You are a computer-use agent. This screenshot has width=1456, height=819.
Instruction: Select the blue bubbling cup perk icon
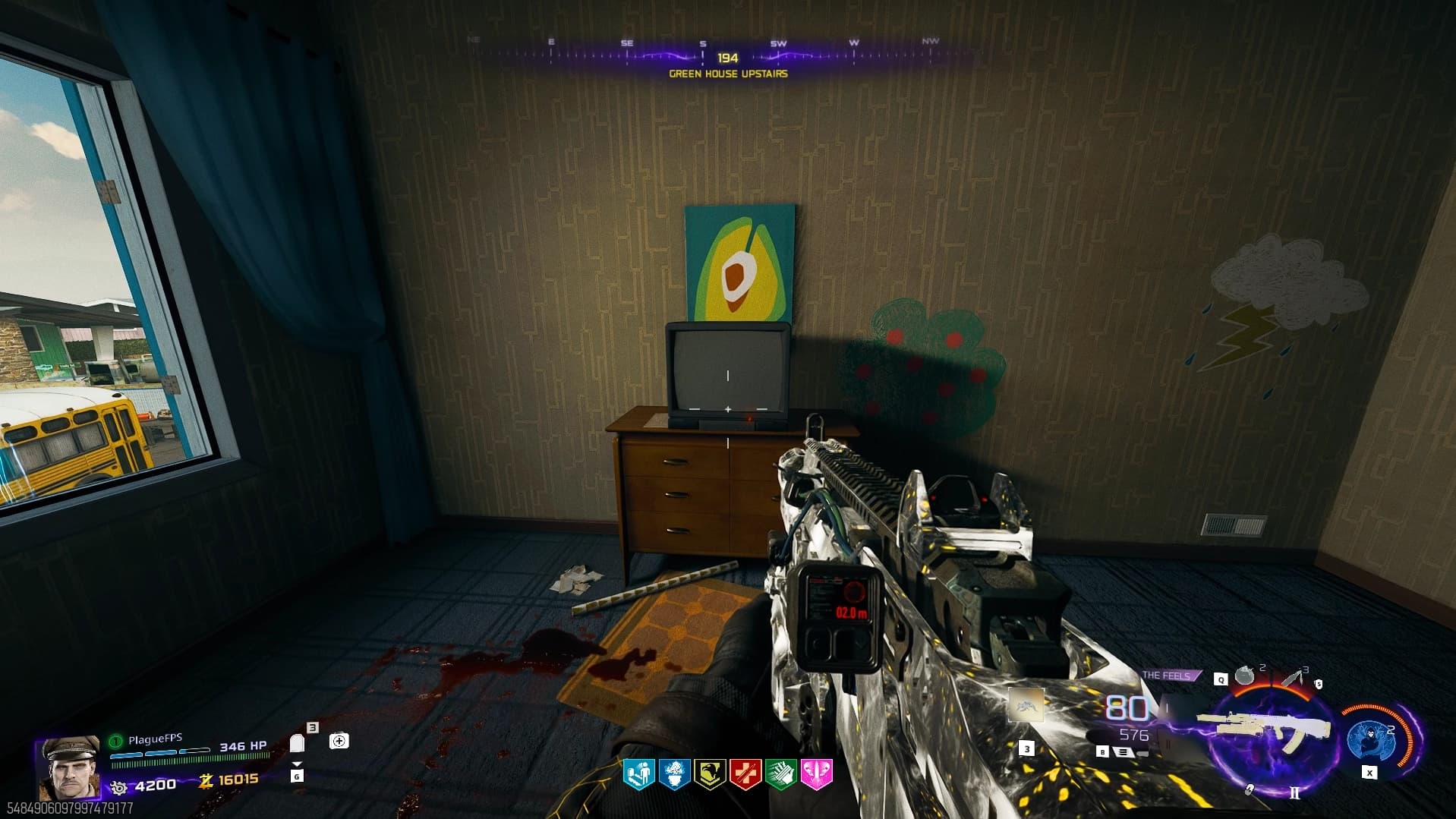(674, 773)
